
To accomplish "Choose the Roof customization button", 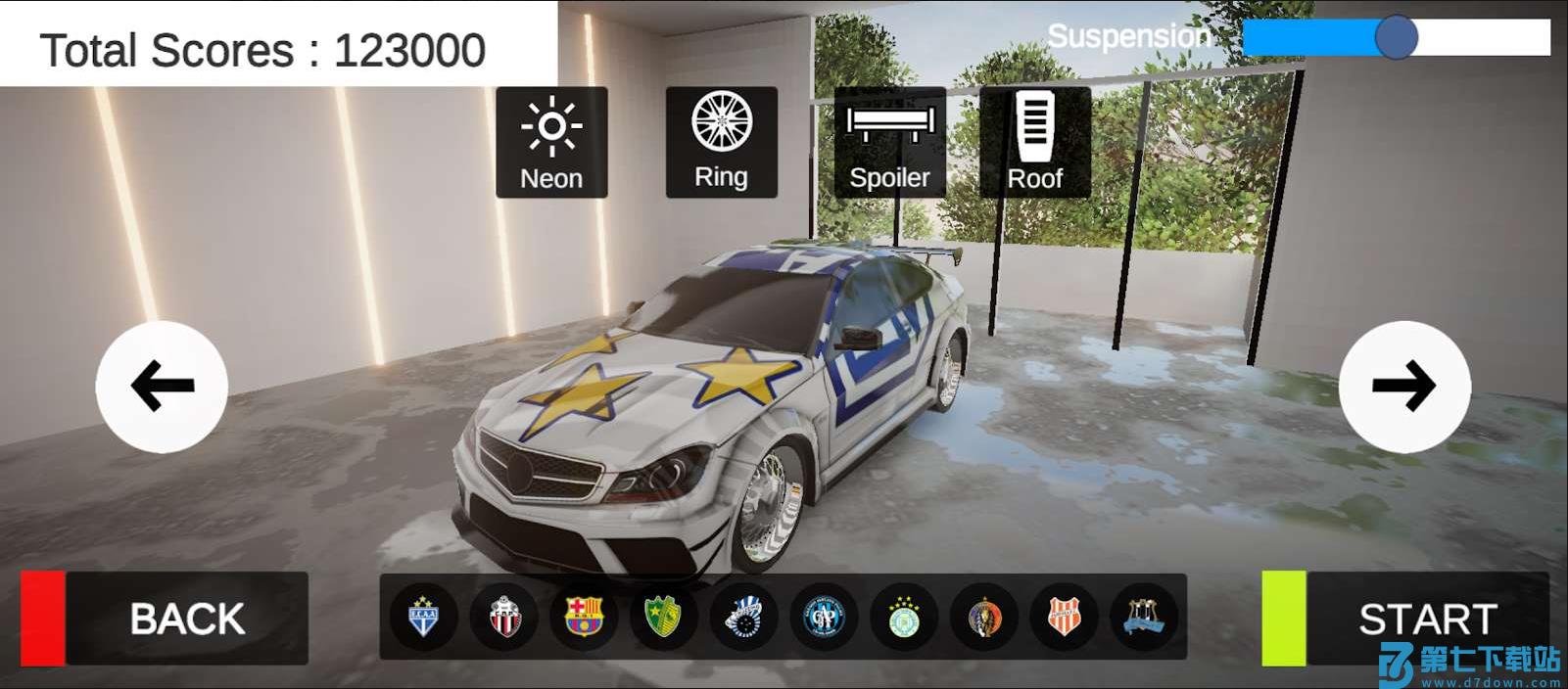I will (1035, 142).
